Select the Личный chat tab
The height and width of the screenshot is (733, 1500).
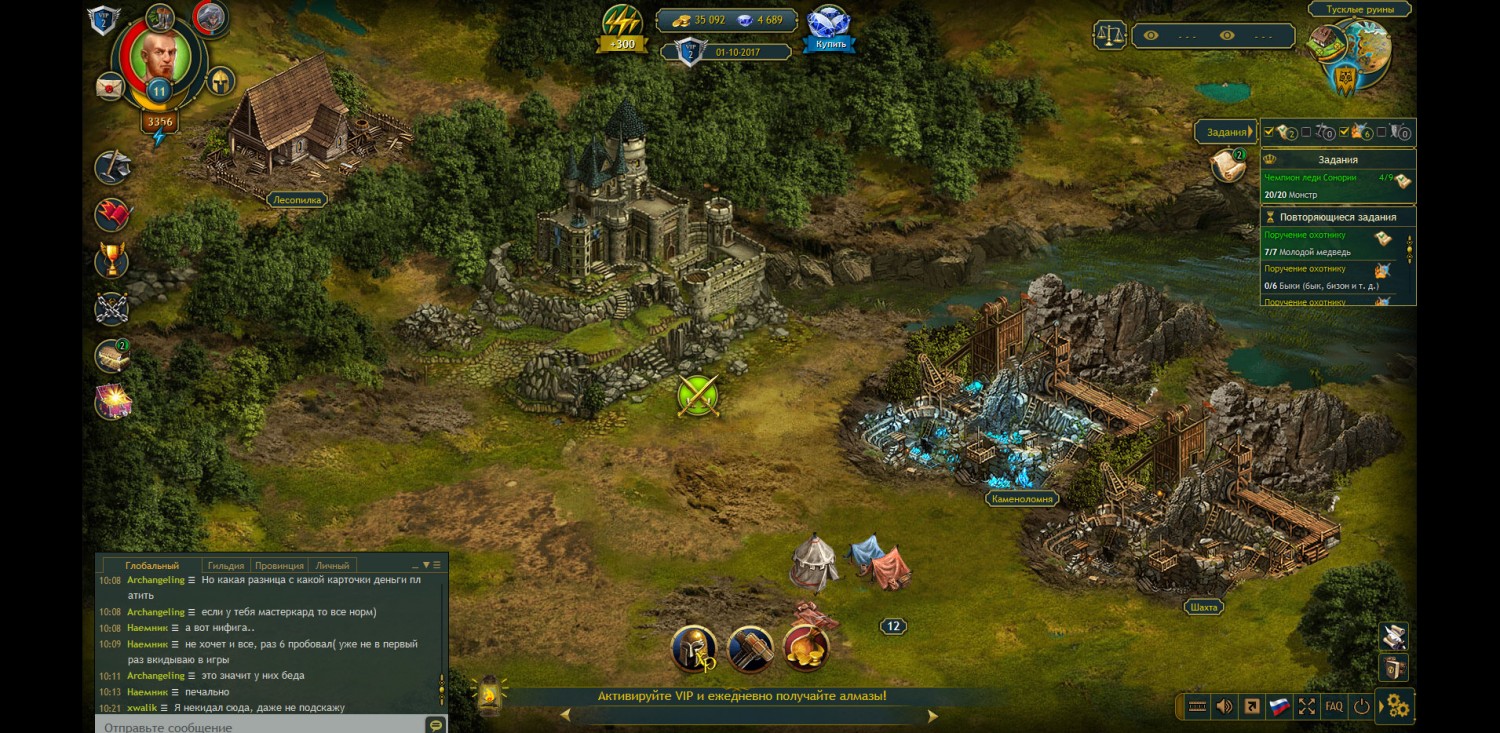(x=332, y=565)
